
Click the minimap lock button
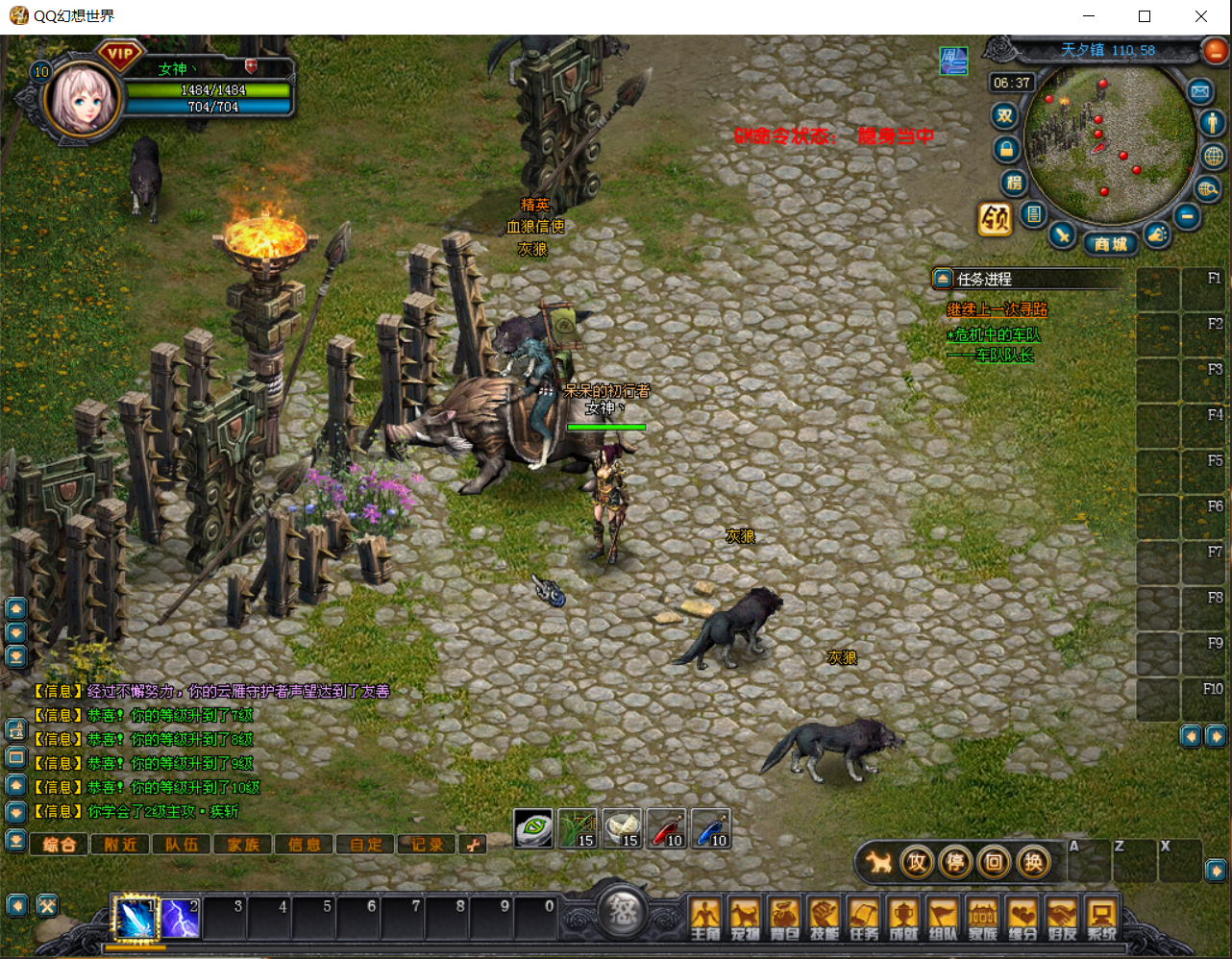tap(1006, 150)
